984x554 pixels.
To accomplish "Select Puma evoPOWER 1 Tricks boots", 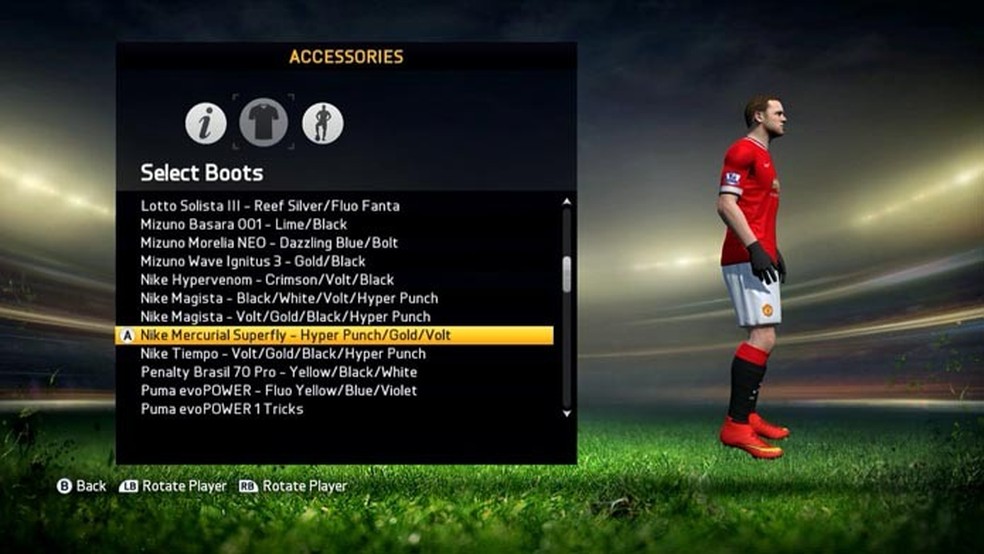I will pos(222,409).
